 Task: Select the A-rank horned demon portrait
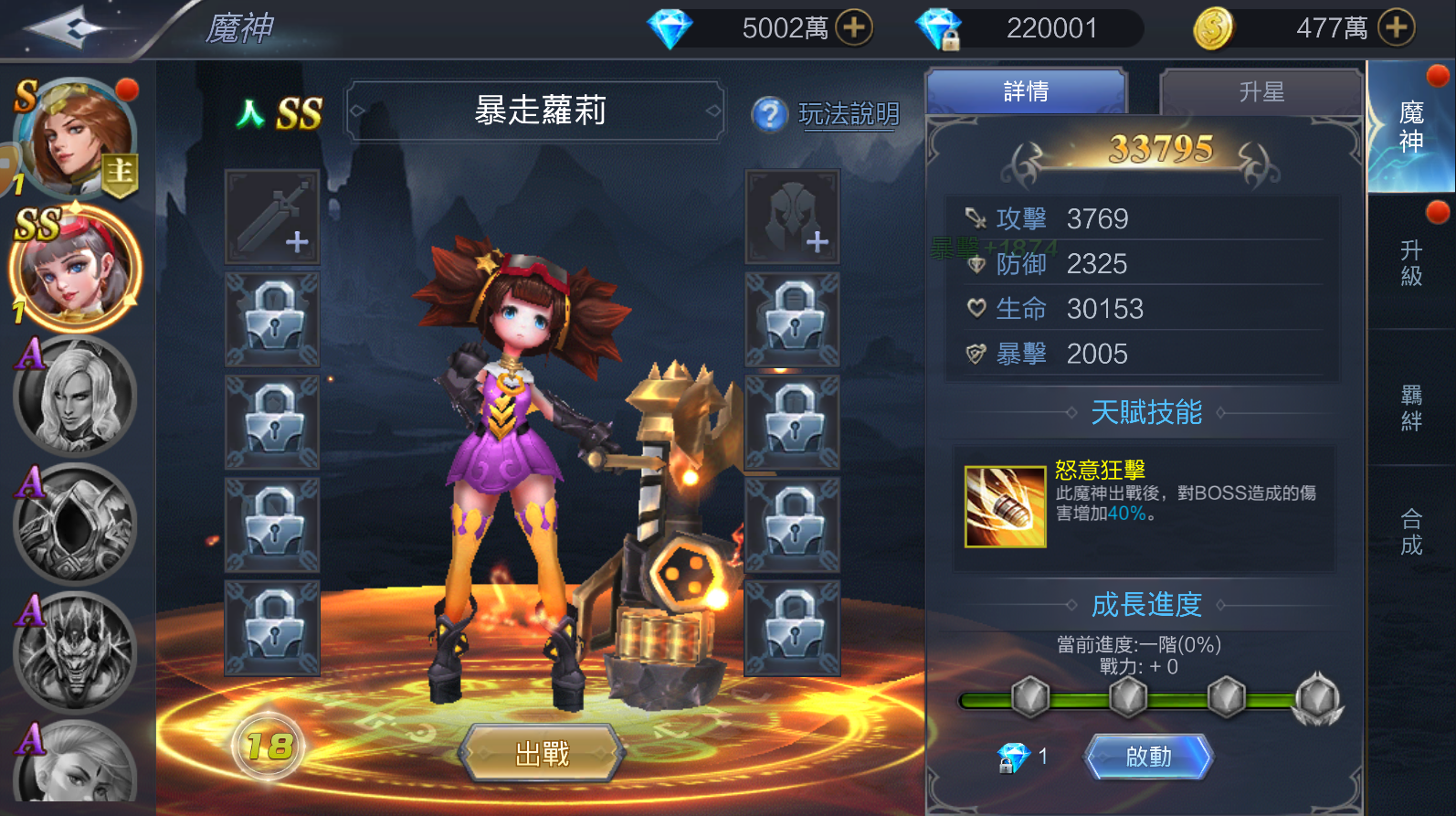tap(75, 651)
